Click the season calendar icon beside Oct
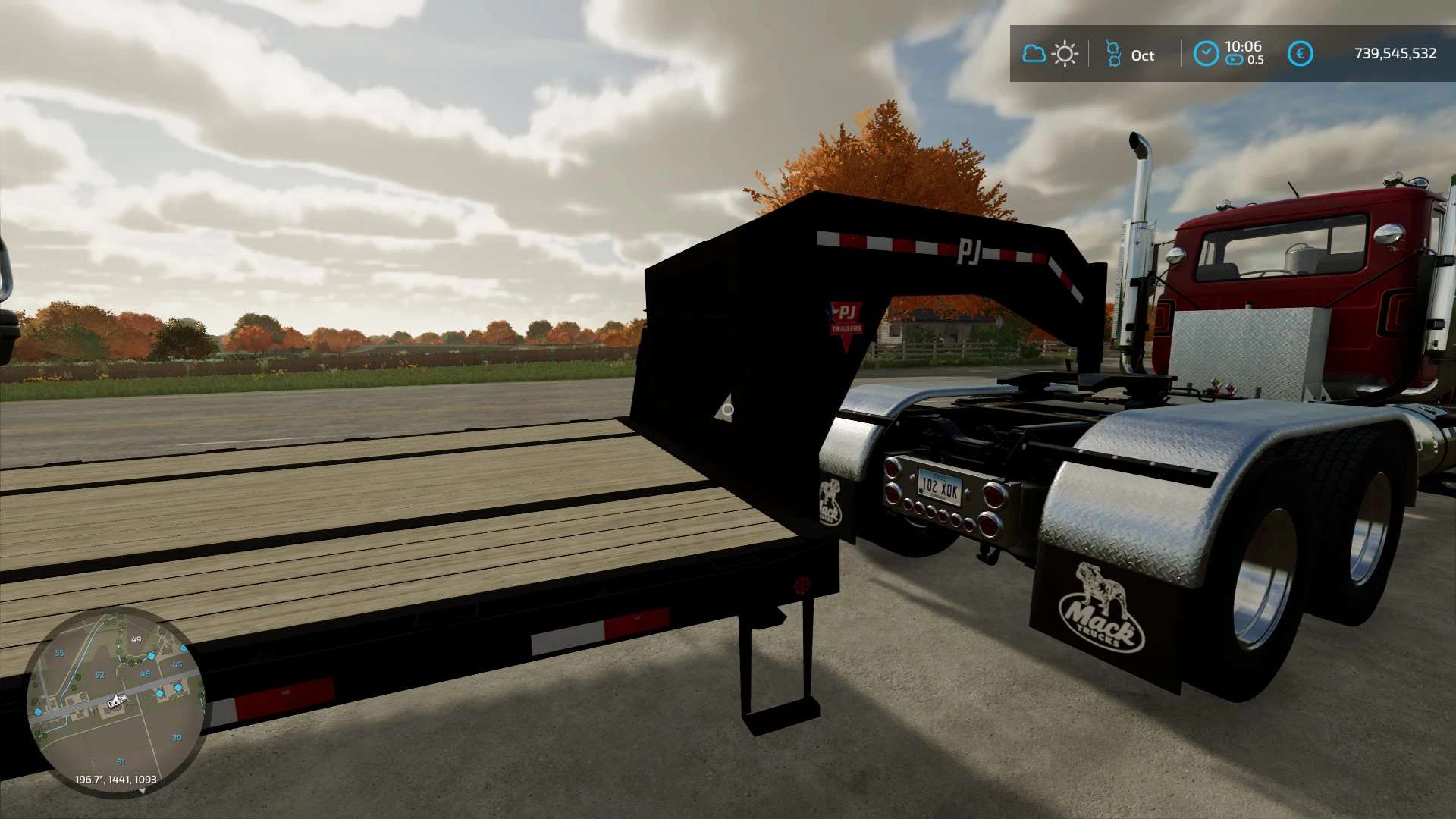The height and width of the screenshot is (819, 1456). [x=1113, y=54]
